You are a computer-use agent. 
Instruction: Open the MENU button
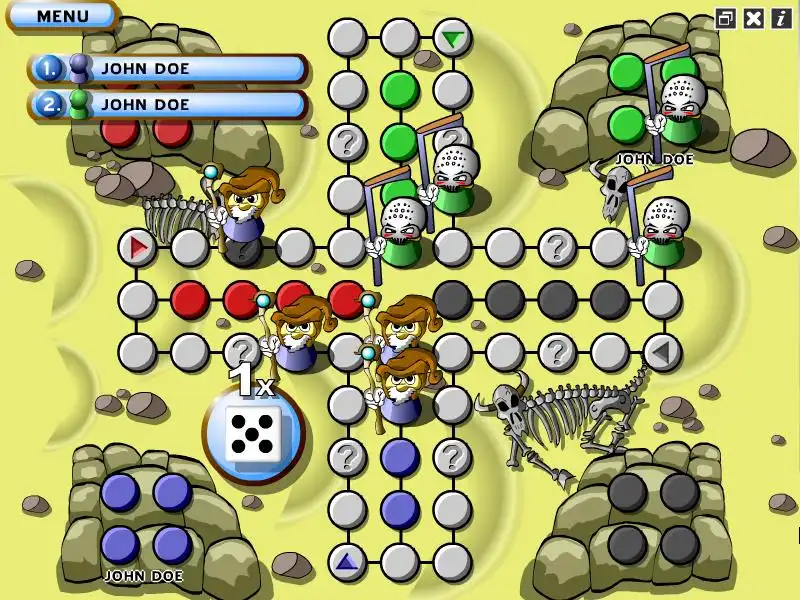(62, 16)
